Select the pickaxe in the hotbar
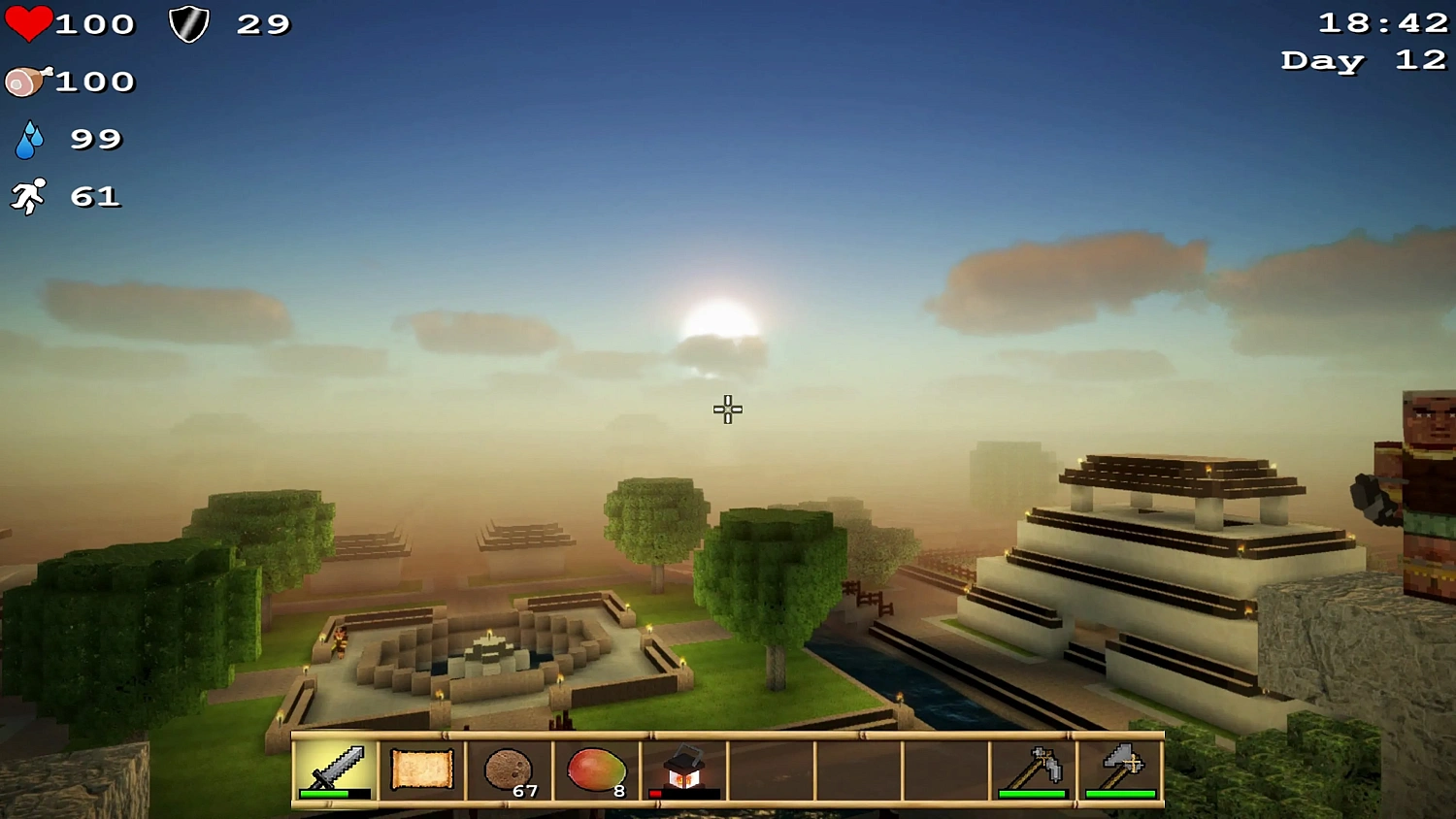This screenshot has width=1456, height=819. point(1033,769)
